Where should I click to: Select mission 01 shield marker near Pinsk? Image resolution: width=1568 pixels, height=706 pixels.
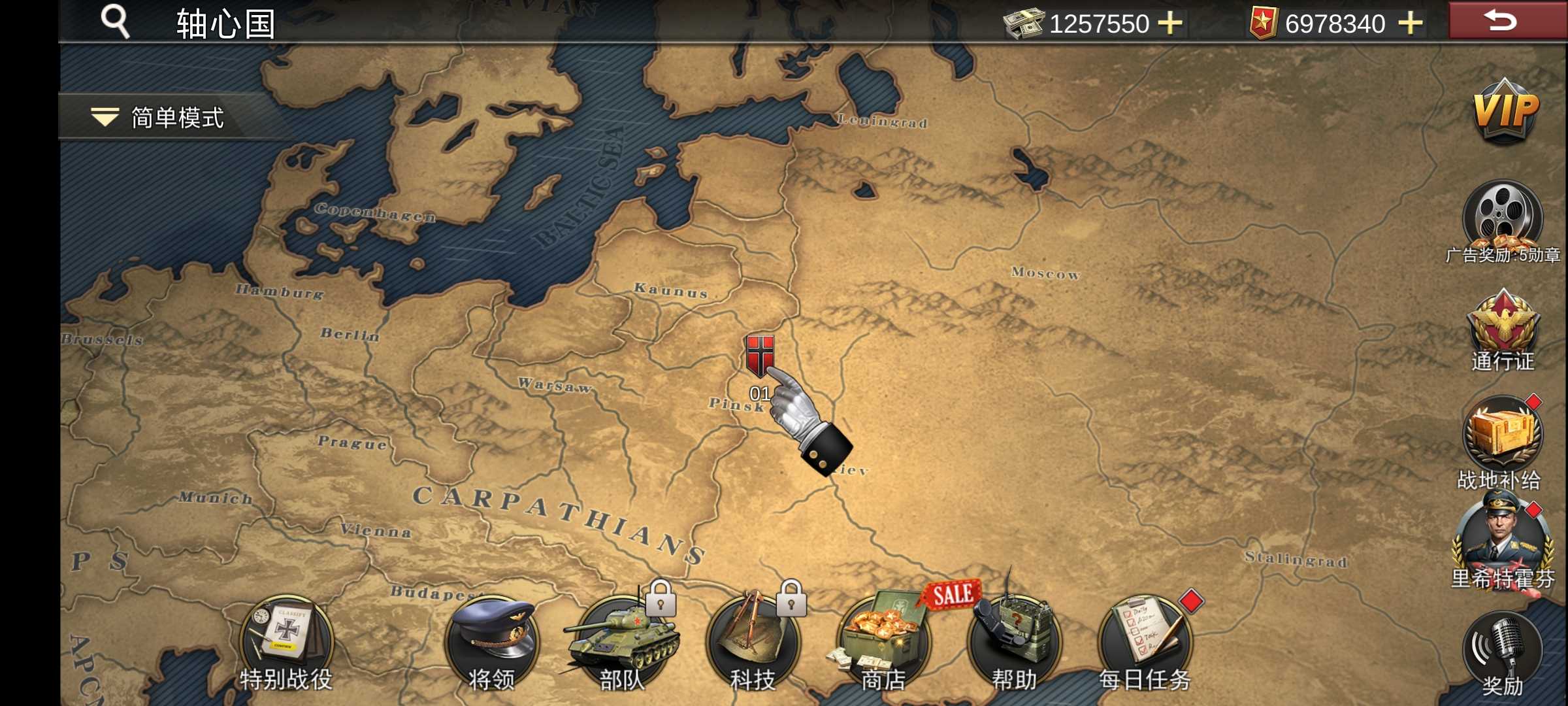click(x=760, y=356)
